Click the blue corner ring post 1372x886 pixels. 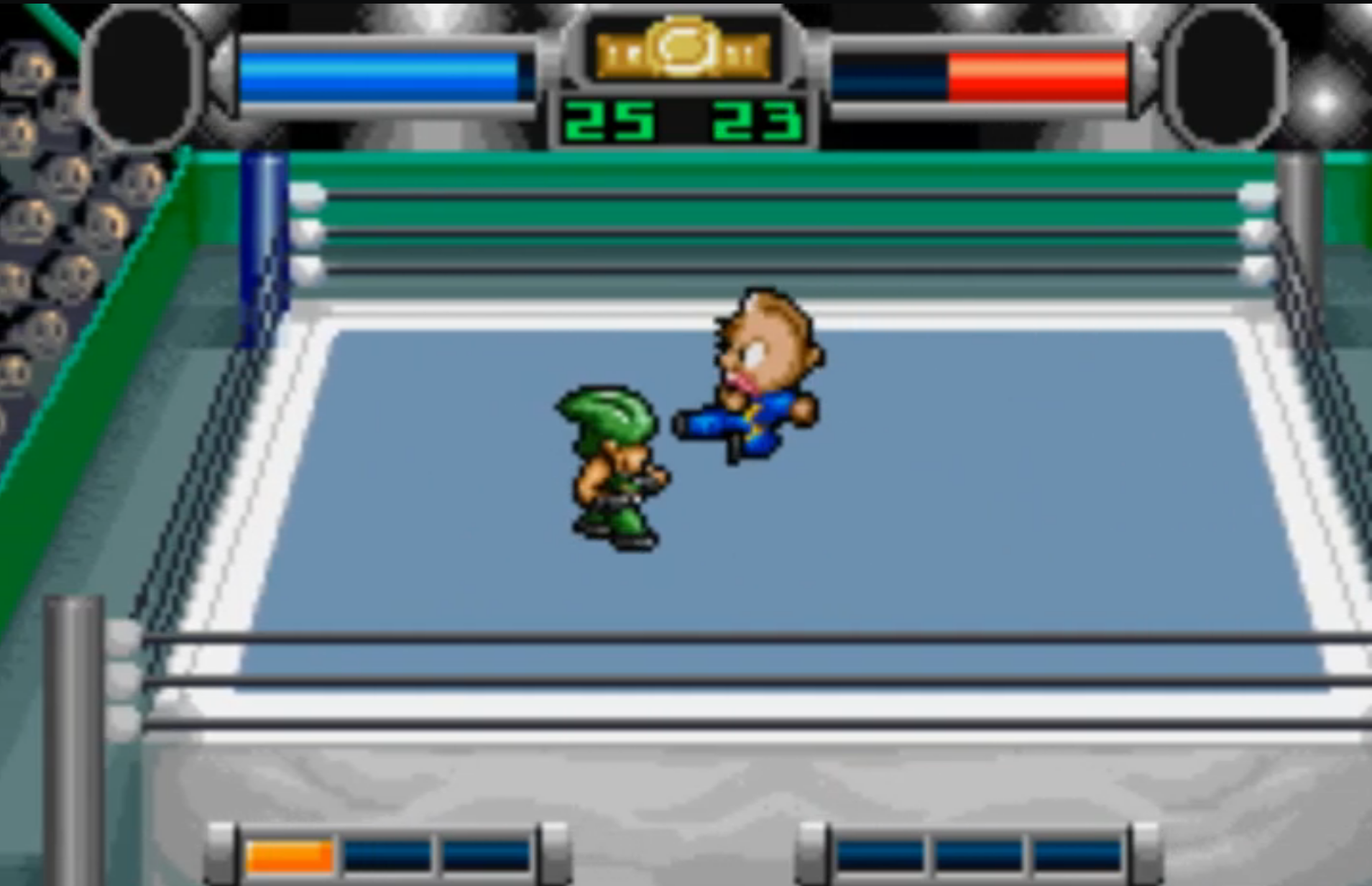click(x=262, y=230)
